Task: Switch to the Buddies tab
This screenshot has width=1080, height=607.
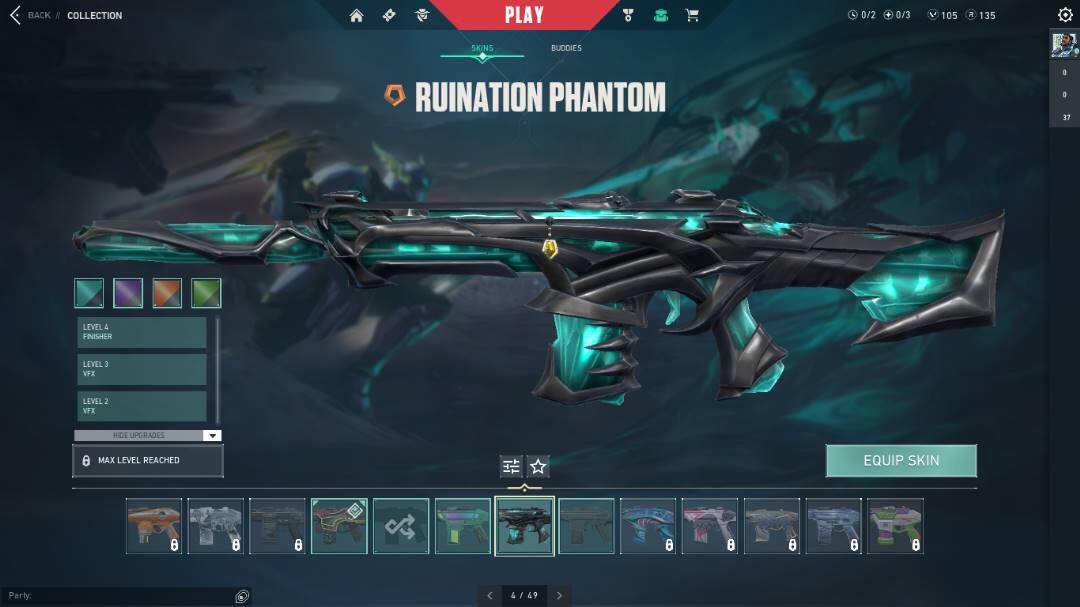Action: pyautogui.click(x=565, y=48)
